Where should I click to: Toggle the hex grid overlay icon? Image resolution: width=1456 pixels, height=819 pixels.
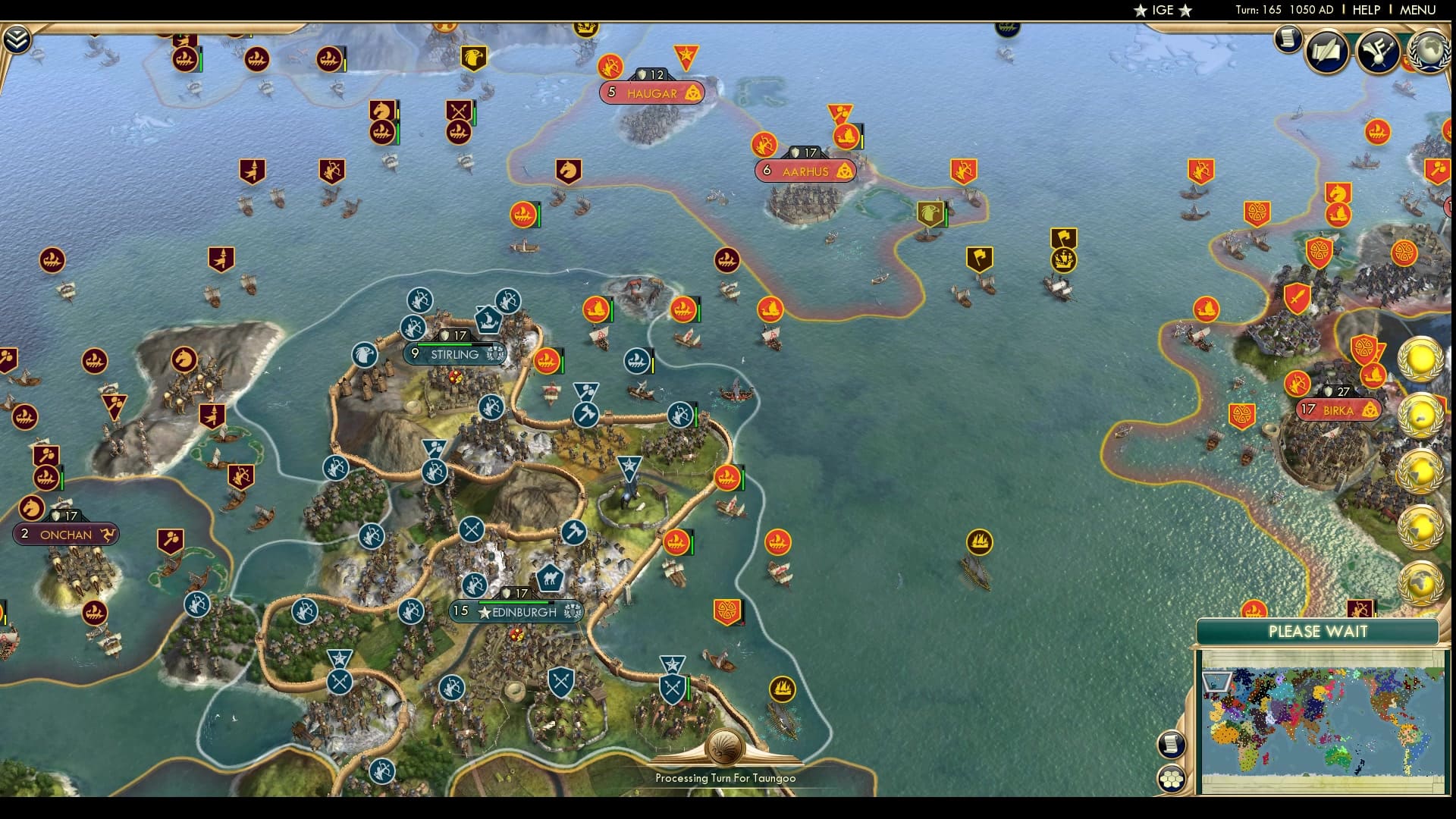pos(1172,779)
